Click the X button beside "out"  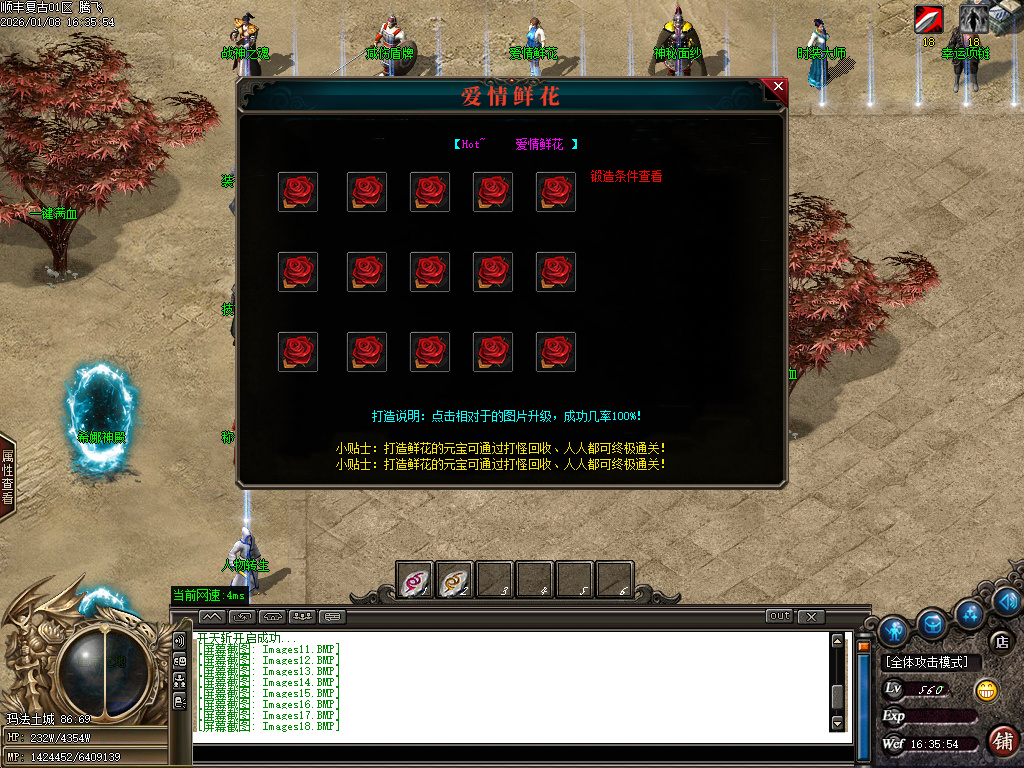click(811, 616)
